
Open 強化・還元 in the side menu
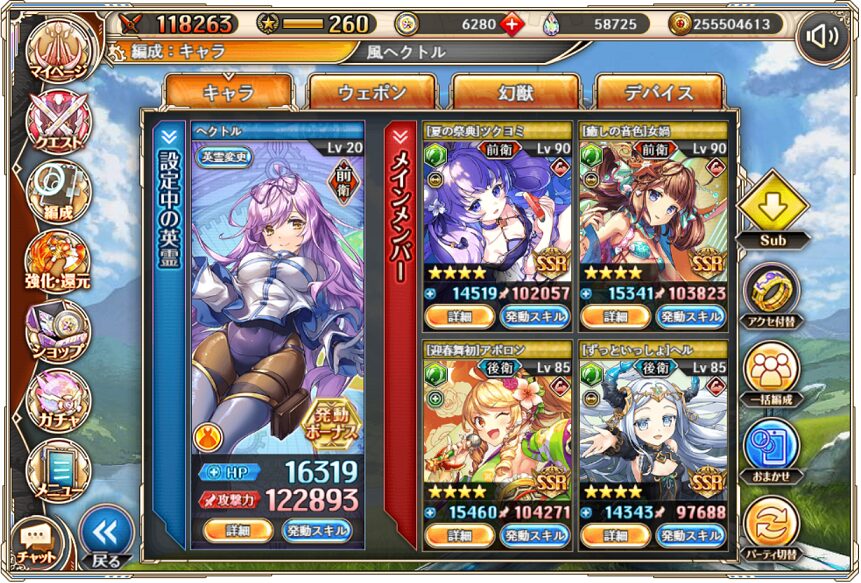[57, 262]
